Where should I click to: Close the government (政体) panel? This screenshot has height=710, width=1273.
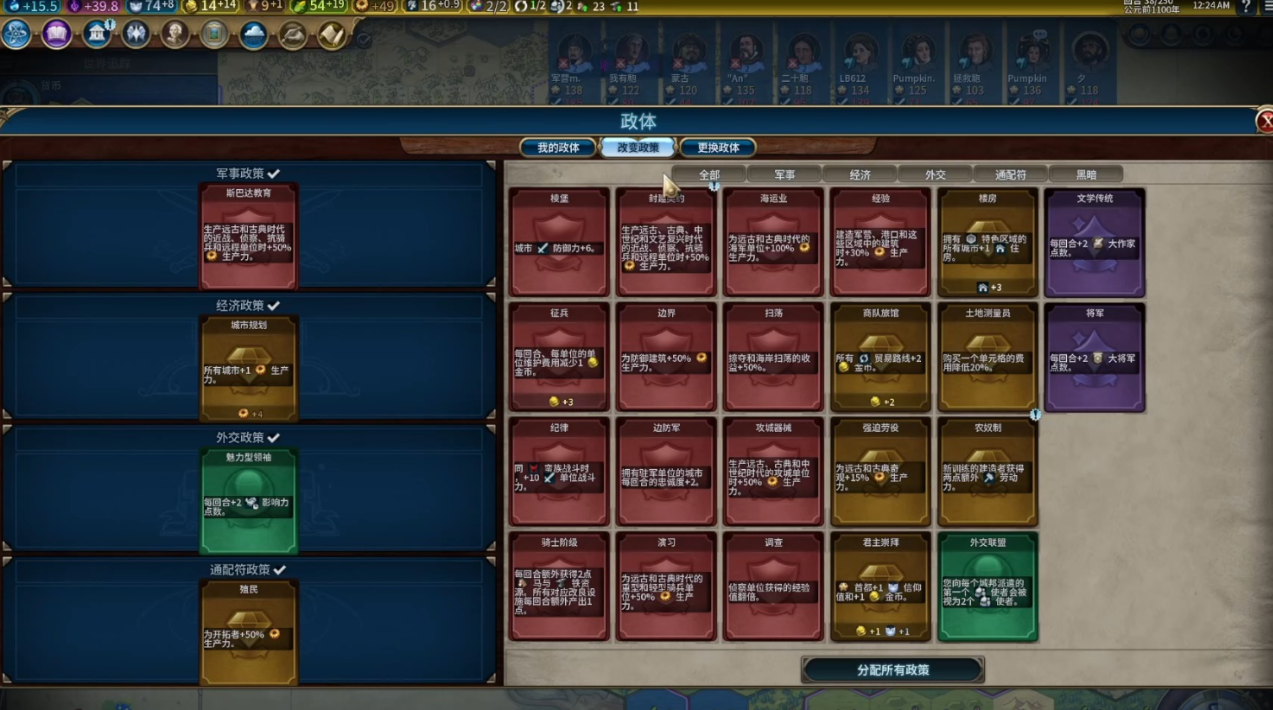(1263, 121)
